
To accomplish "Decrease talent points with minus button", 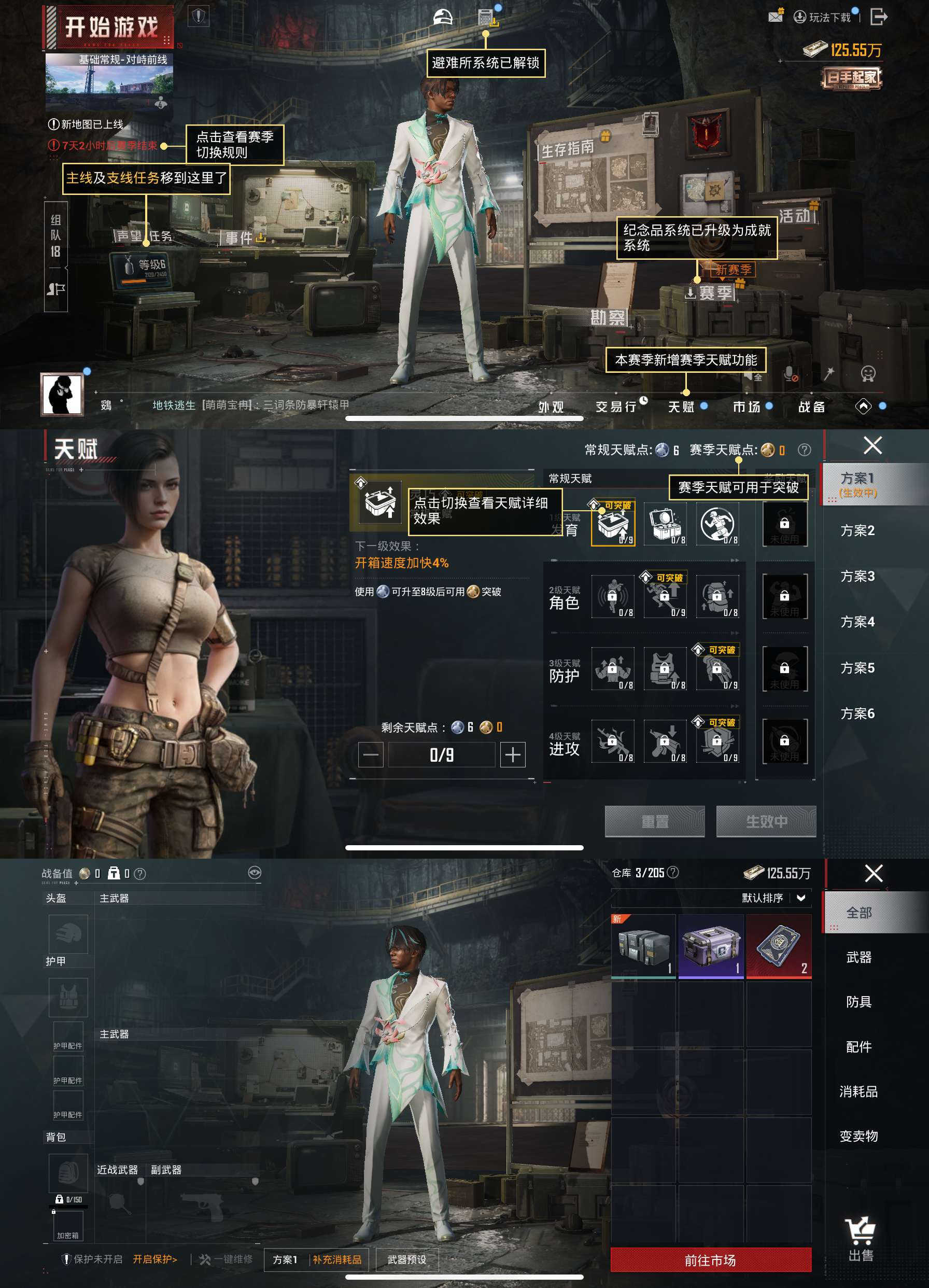I will tap(371, 755).
